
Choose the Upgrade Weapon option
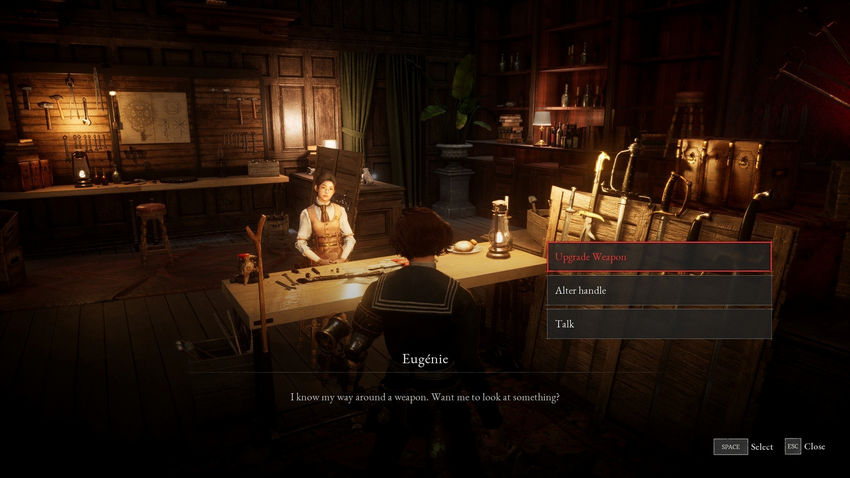pyautogui.click(x=659, y=257)
